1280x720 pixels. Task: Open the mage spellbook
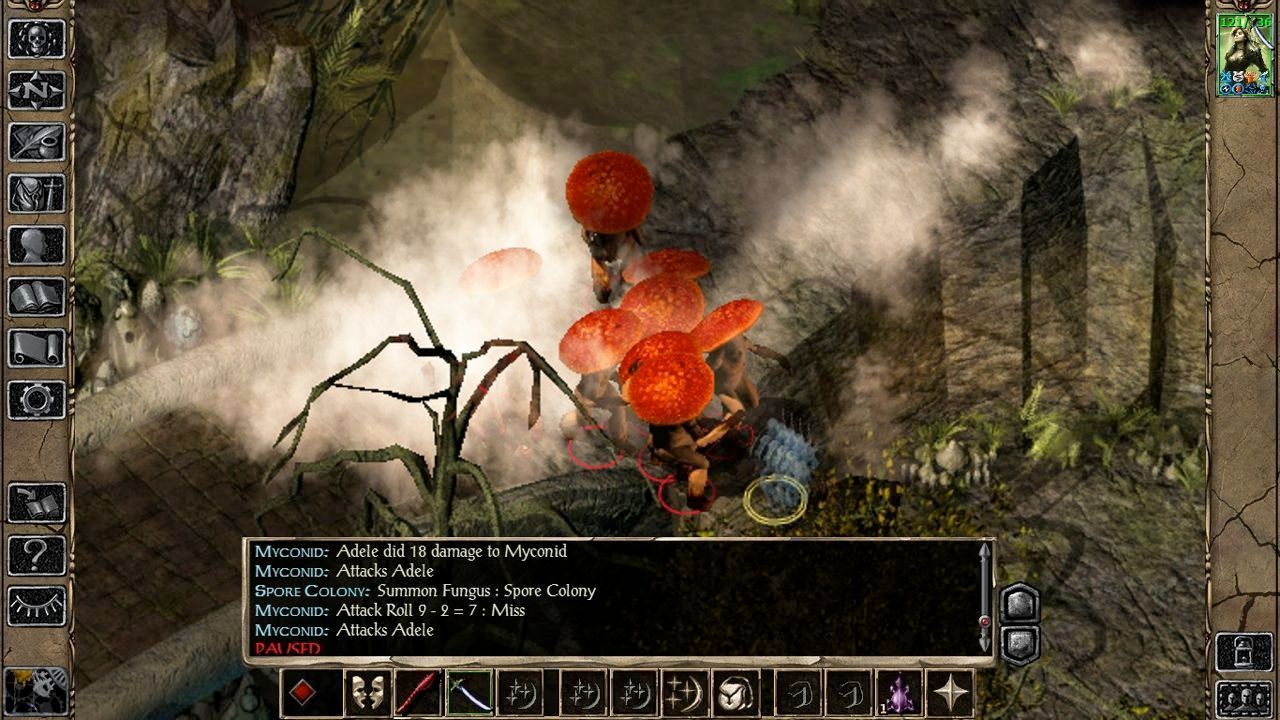pyautogui.click(x=37, y=296)
